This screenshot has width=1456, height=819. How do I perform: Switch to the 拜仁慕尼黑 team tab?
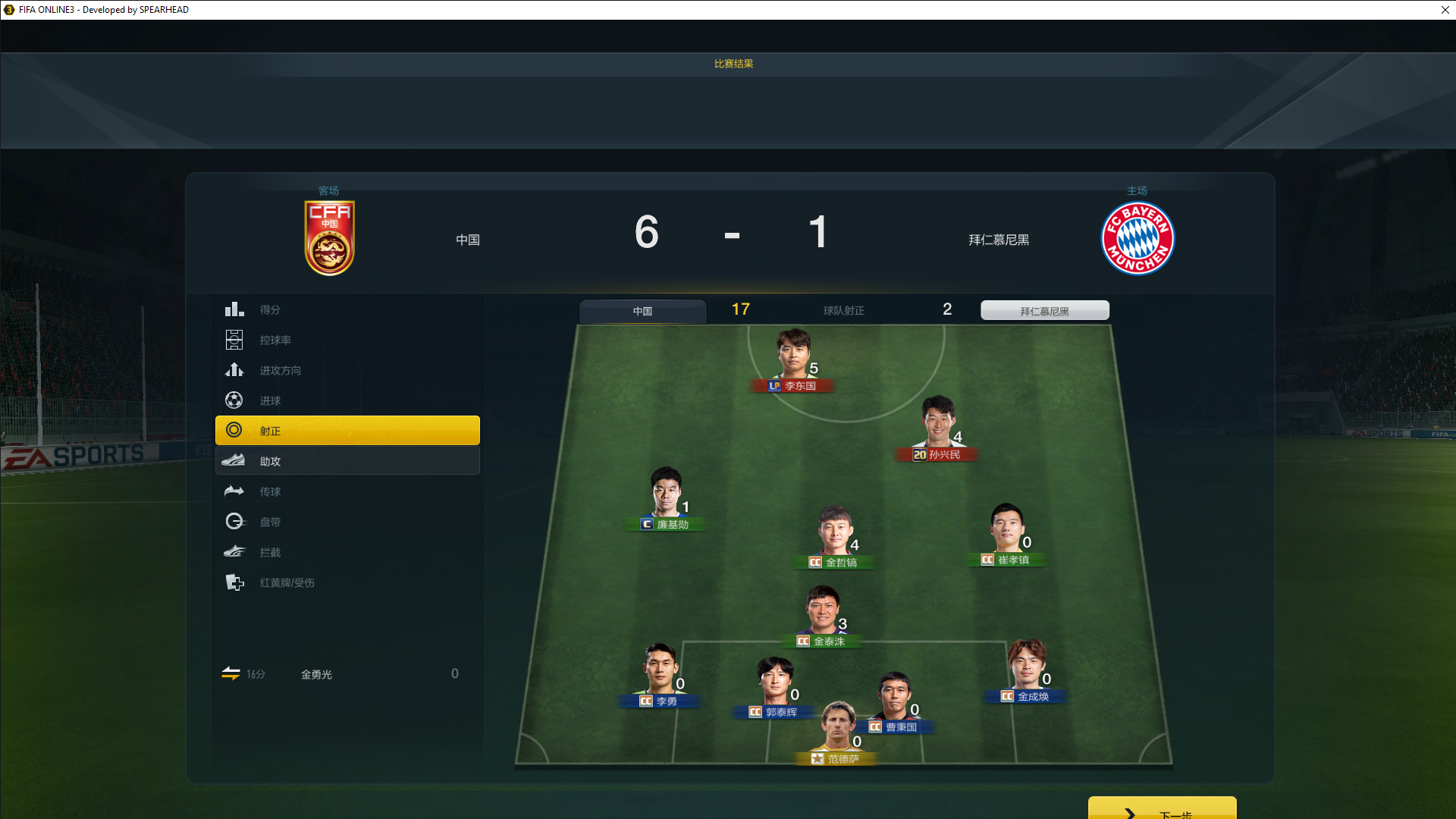(1044, 311)
